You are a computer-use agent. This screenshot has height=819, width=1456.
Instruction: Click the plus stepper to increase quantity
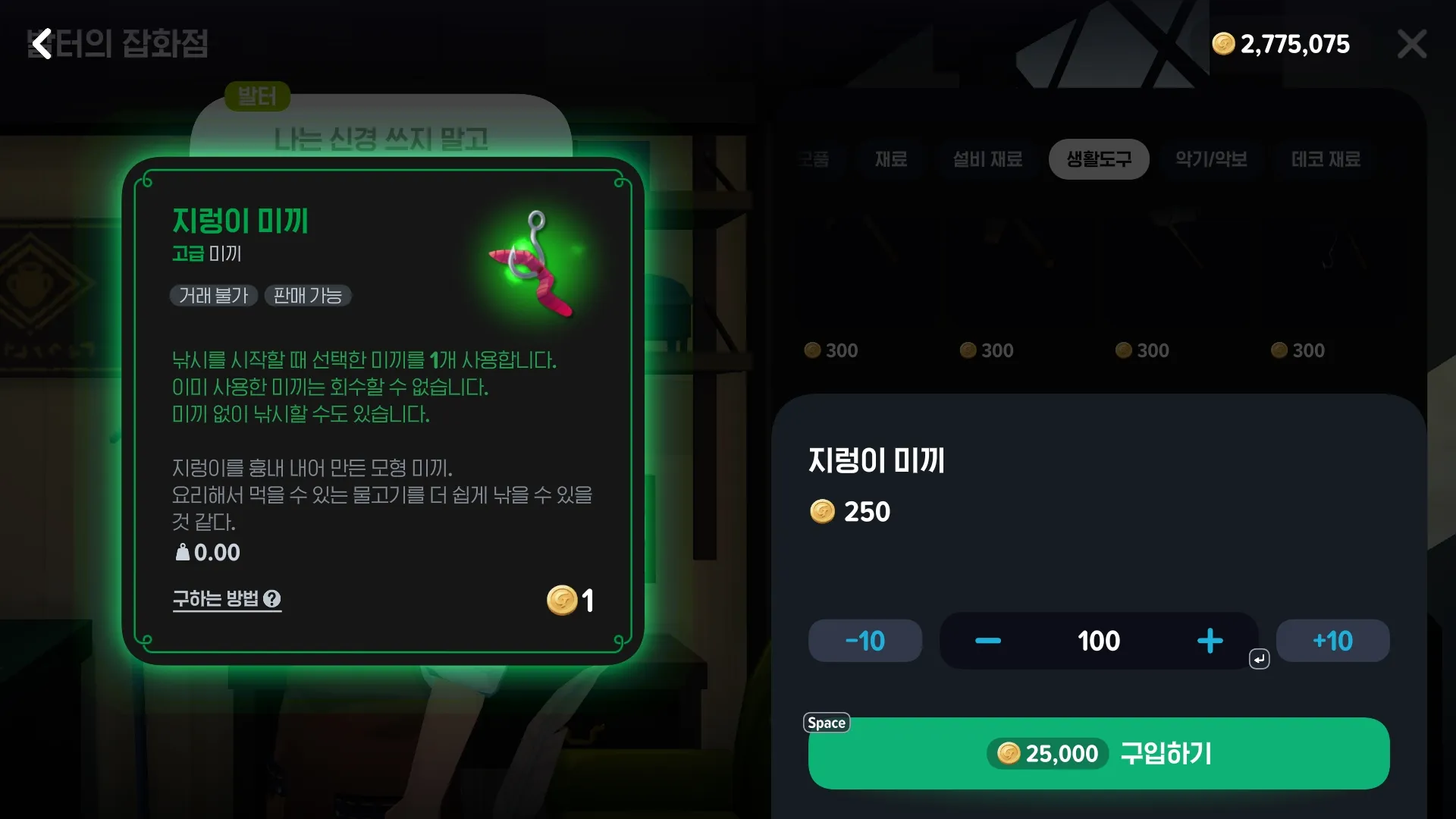click(x=1210, y=641)
